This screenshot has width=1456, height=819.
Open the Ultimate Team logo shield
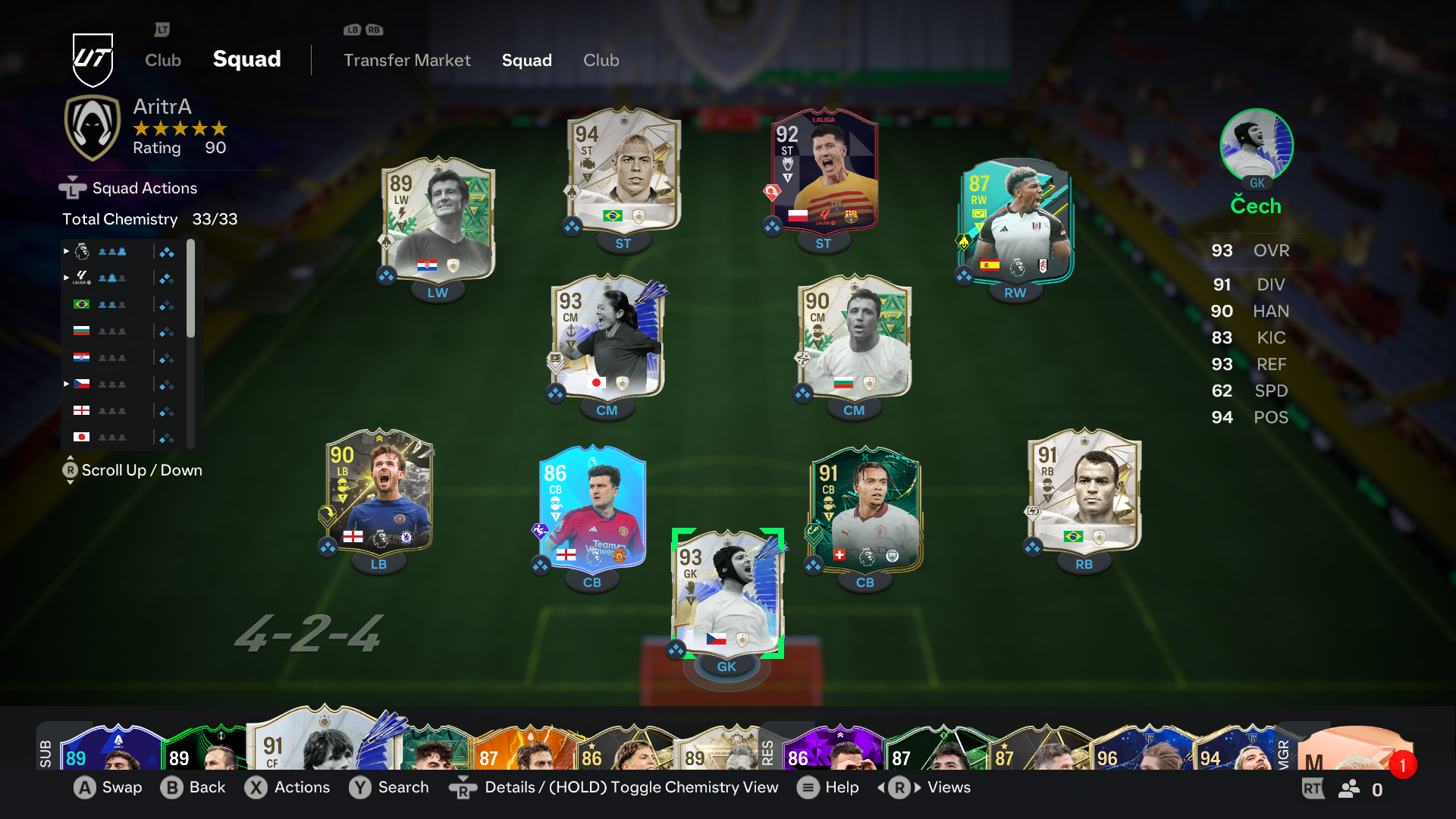tap(91, 60)
